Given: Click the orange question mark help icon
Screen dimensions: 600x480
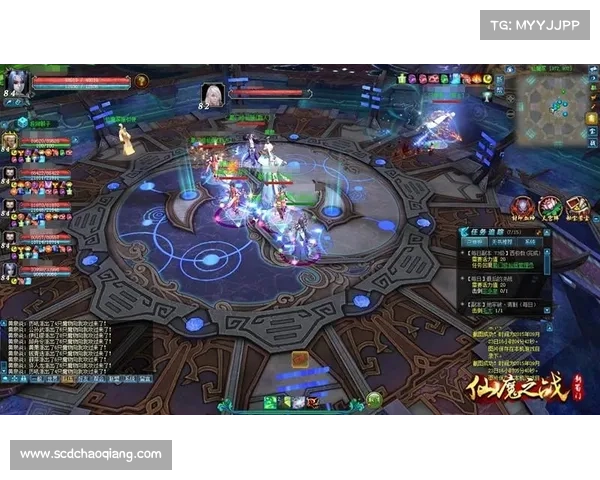Looking at the screenshot, I should pyautogui.click(x=141, y=81).
